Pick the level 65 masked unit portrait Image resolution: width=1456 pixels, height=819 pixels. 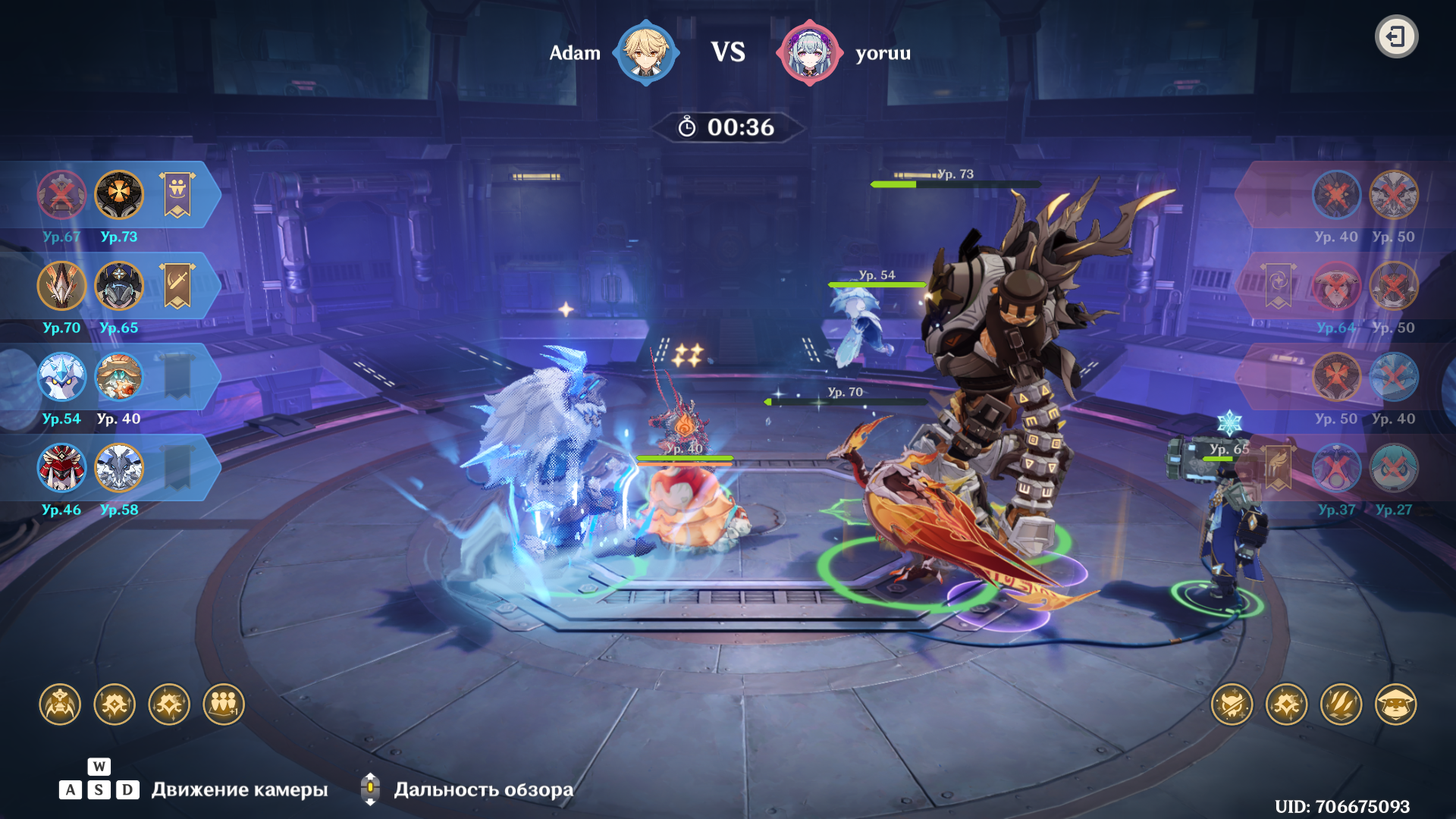point(119,286)
